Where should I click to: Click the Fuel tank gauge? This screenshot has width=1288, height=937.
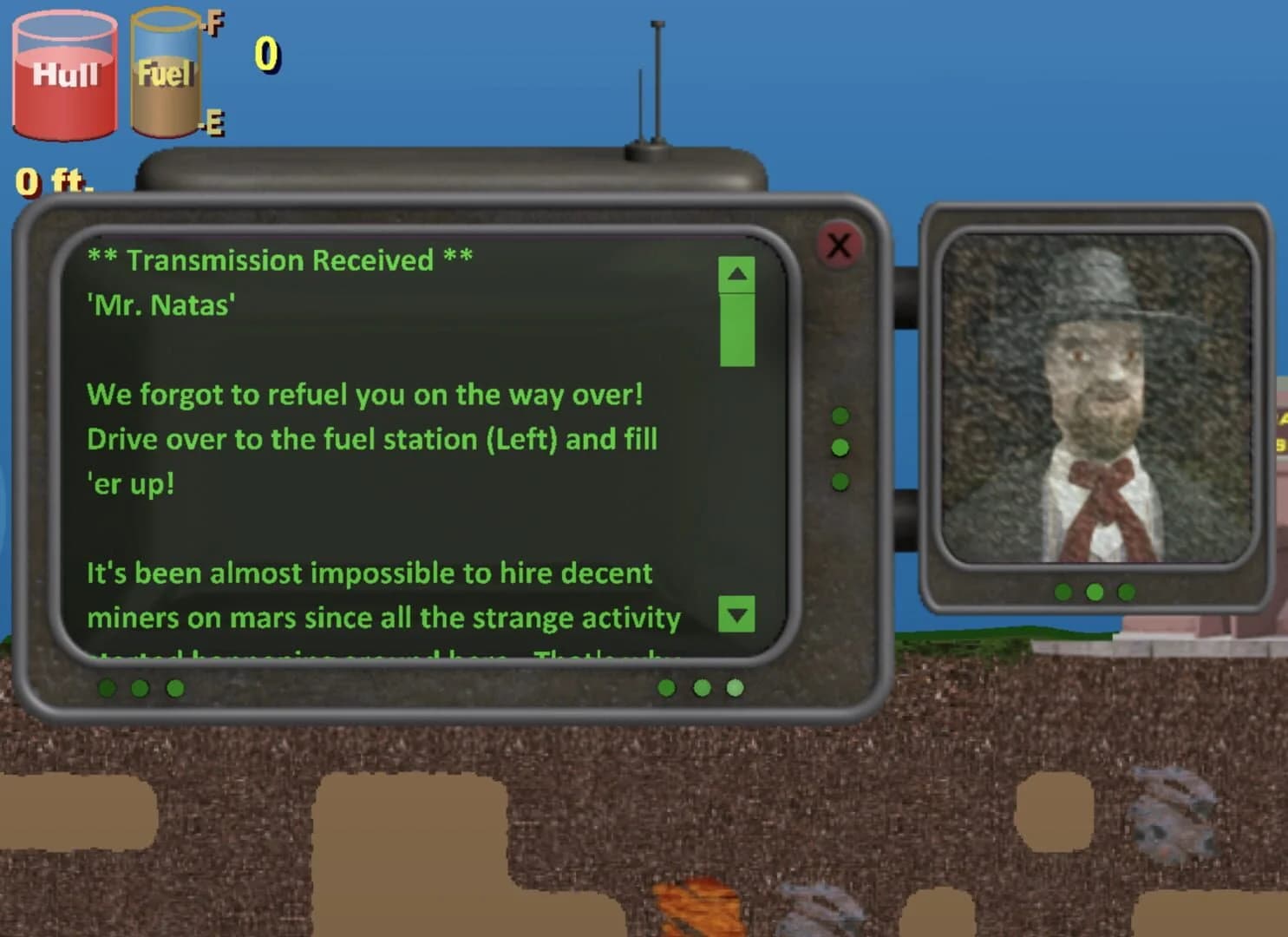[167, 74]
